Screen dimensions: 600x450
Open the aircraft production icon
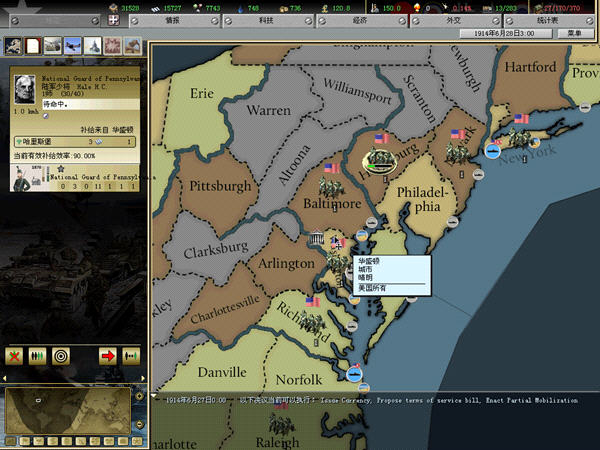71,45
